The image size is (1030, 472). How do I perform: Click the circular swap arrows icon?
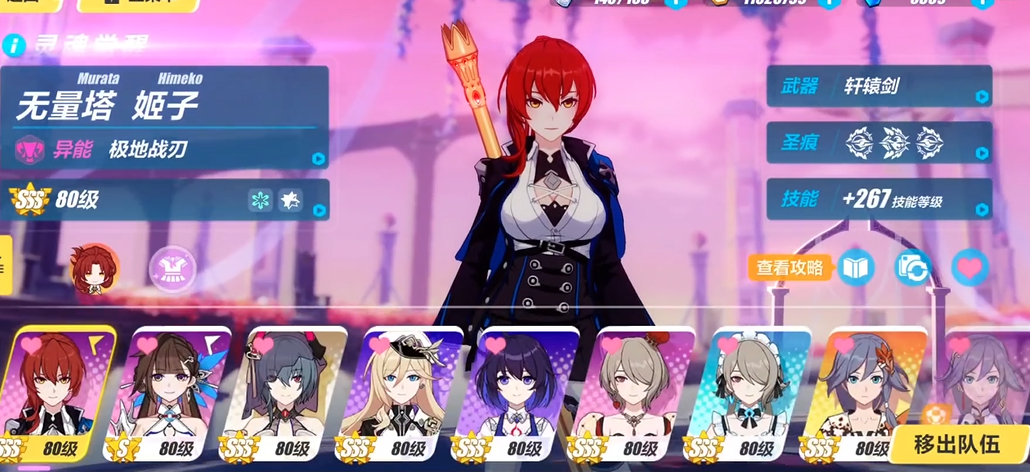[x=912, y=267]
